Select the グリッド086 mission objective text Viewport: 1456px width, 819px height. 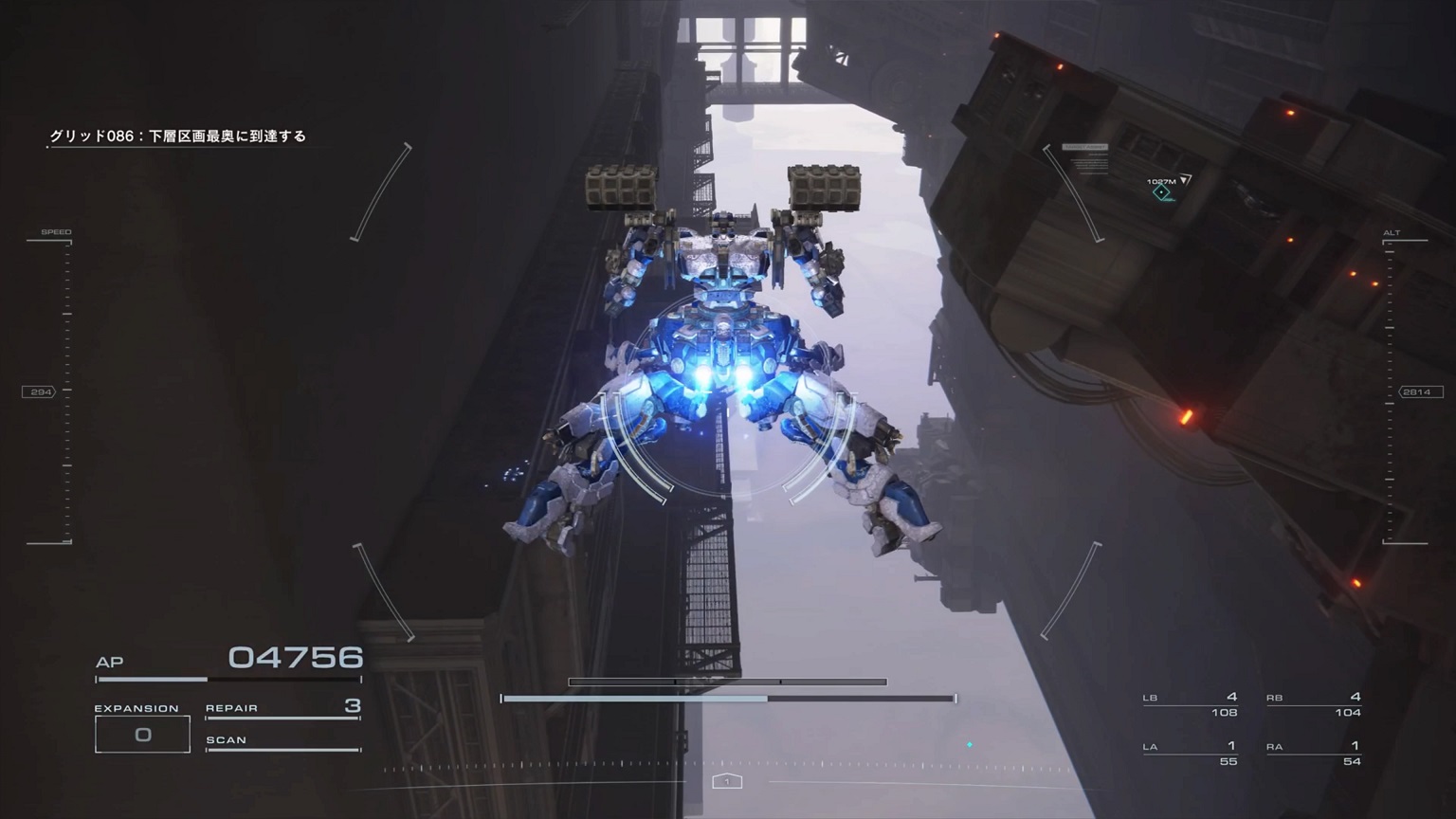[x=180, y=136]
